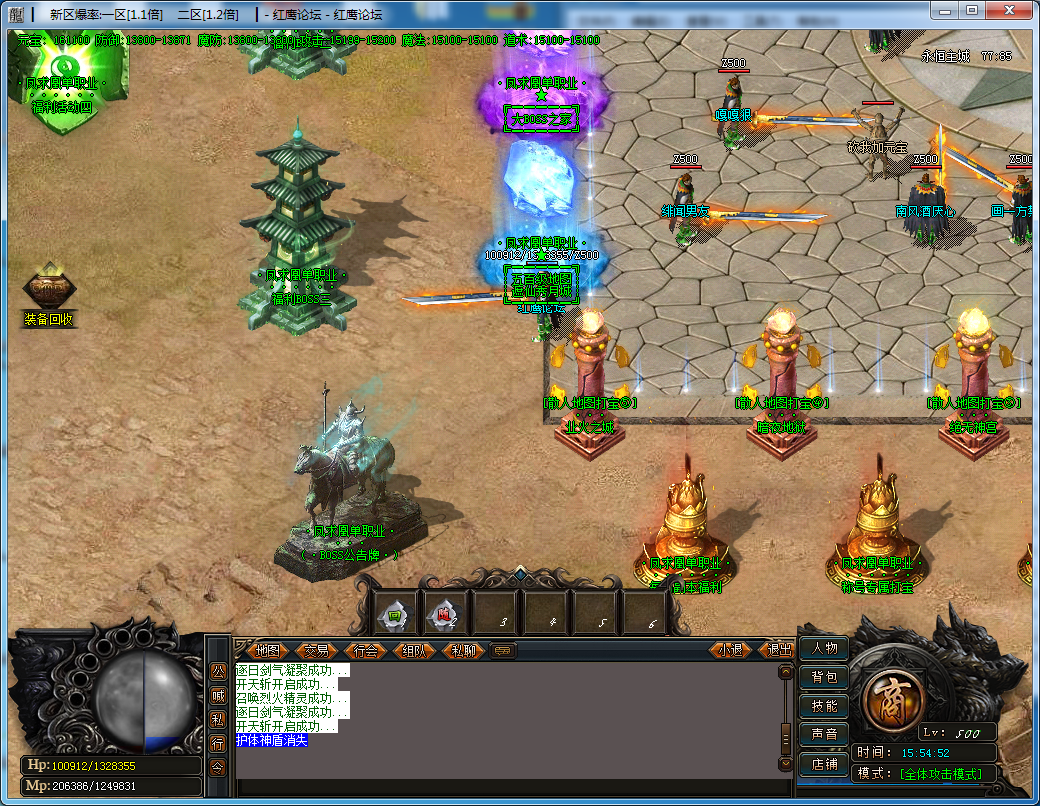Select the 喊 shout chat channel
The image size is (1040, 806).
[218, 696]
